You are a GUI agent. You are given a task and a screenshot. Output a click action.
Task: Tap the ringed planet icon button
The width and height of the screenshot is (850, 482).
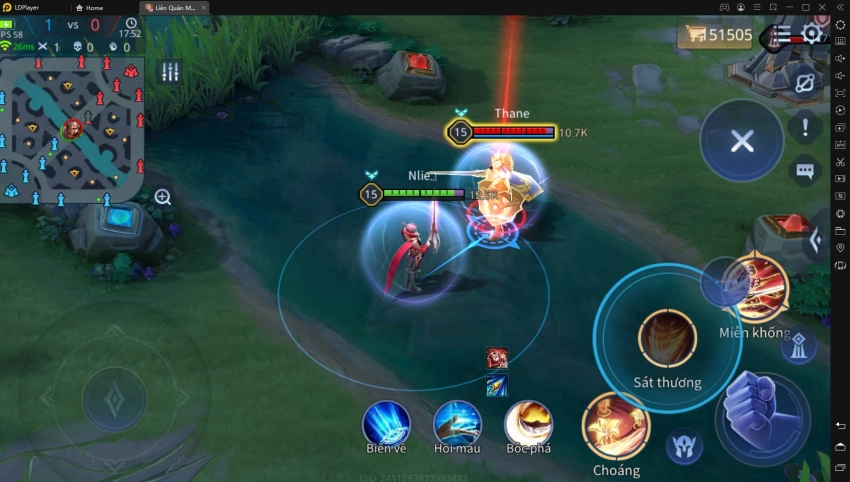click(x=804, y=83)
